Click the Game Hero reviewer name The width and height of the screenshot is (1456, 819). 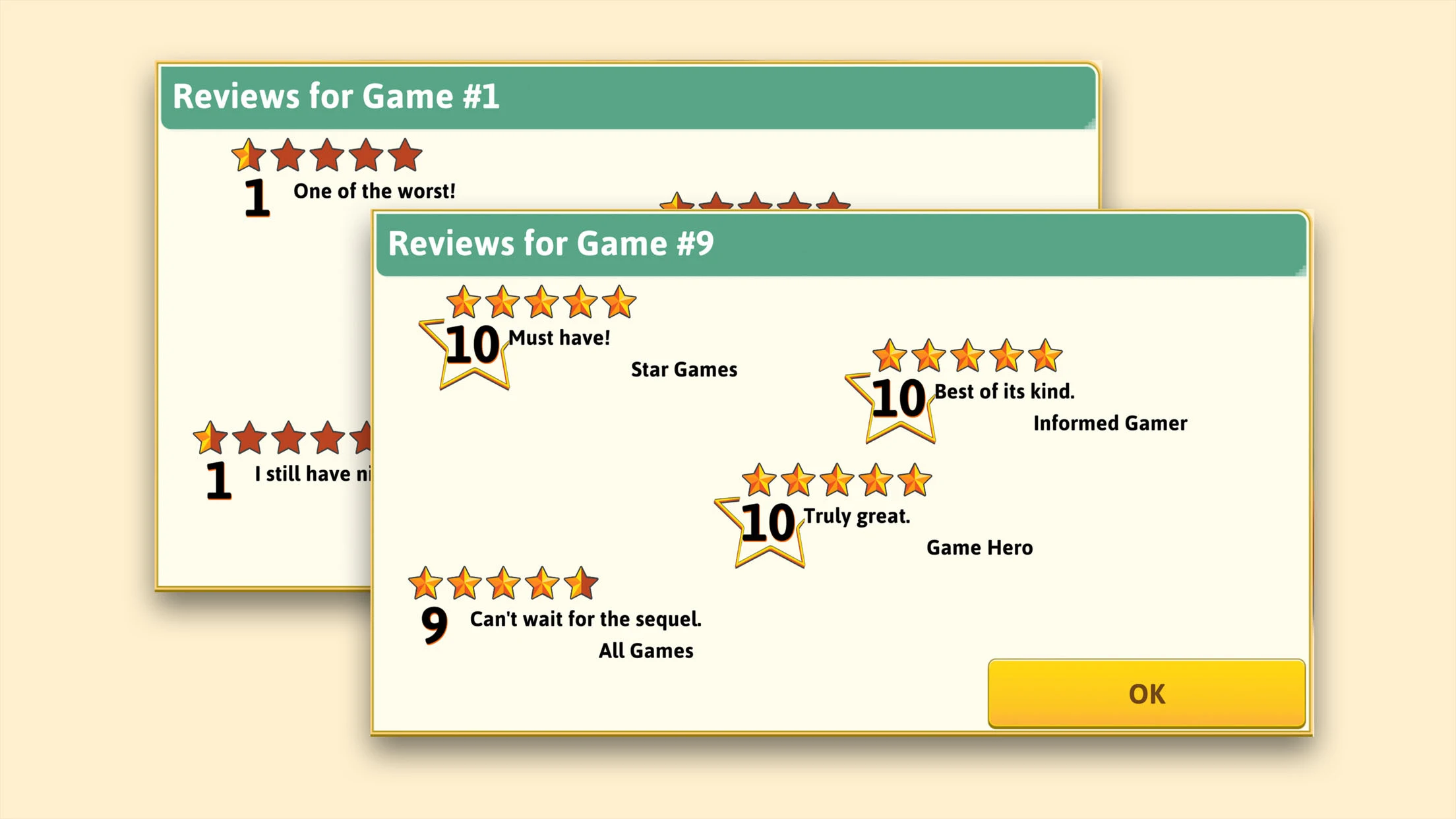[979, 547]
